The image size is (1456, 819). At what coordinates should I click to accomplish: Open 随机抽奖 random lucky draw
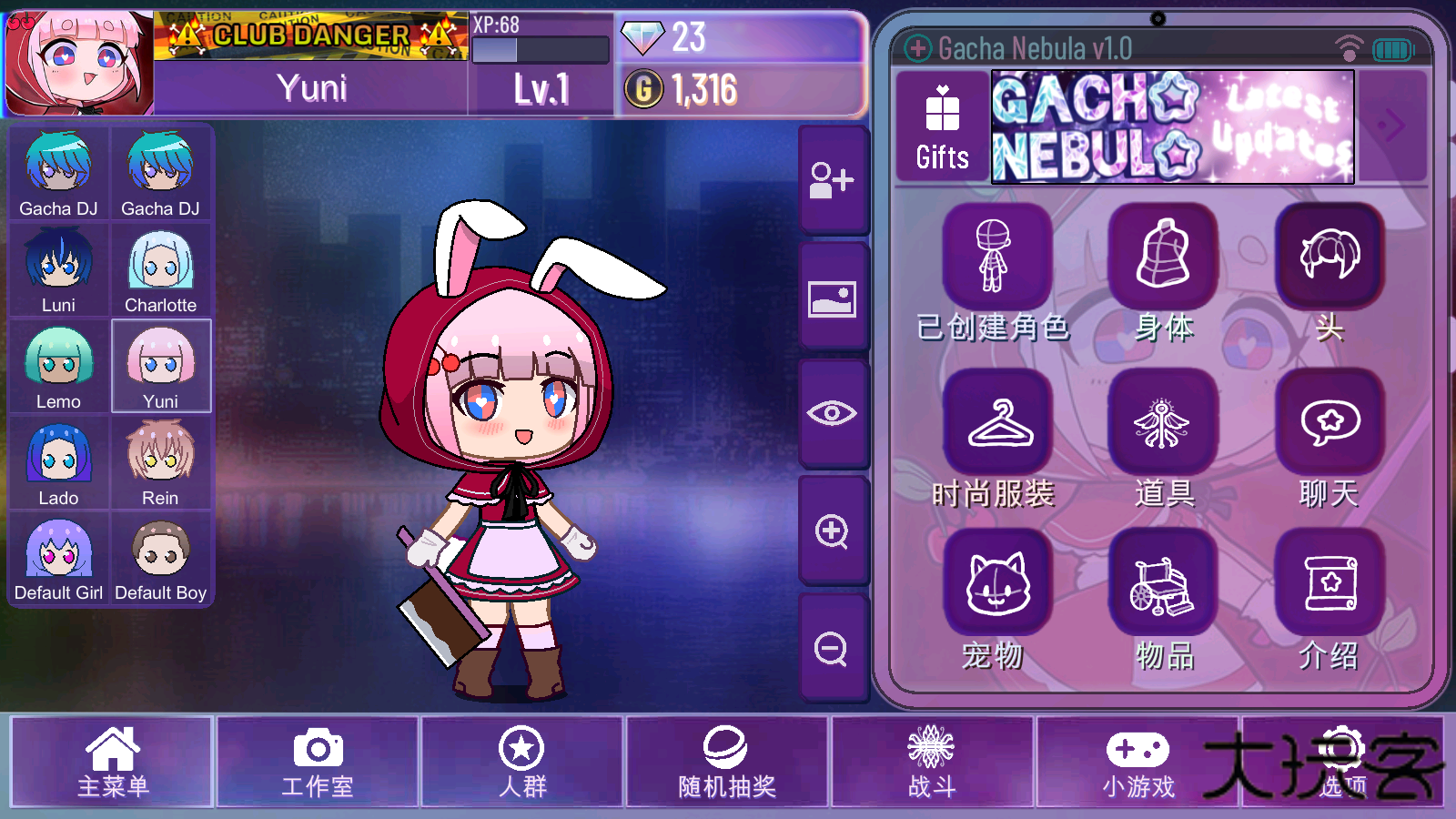point(726,763)
